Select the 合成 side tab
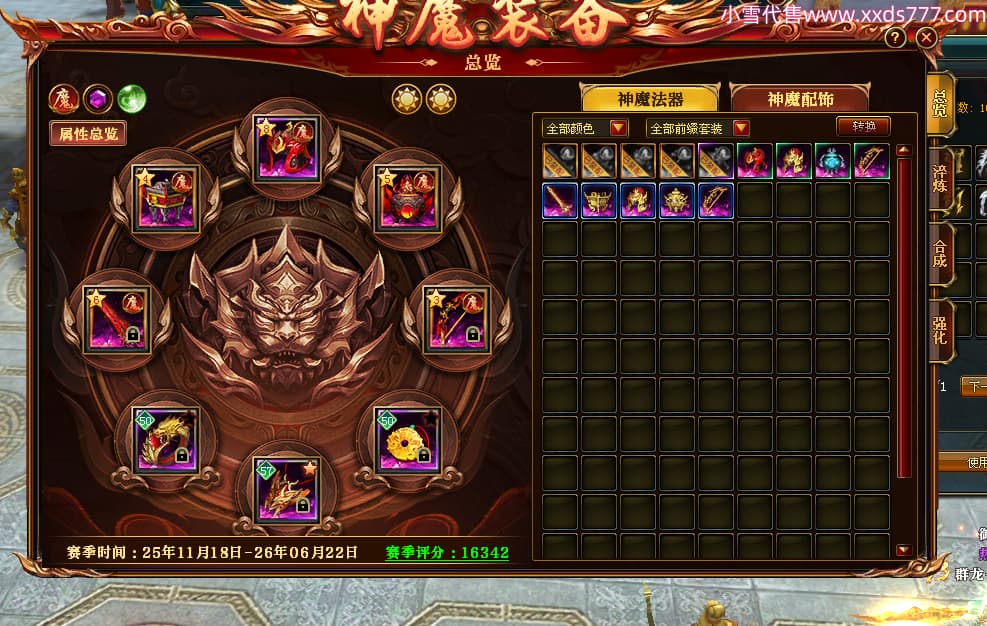Viewport: 987px width, 626px height. [940, 257]
